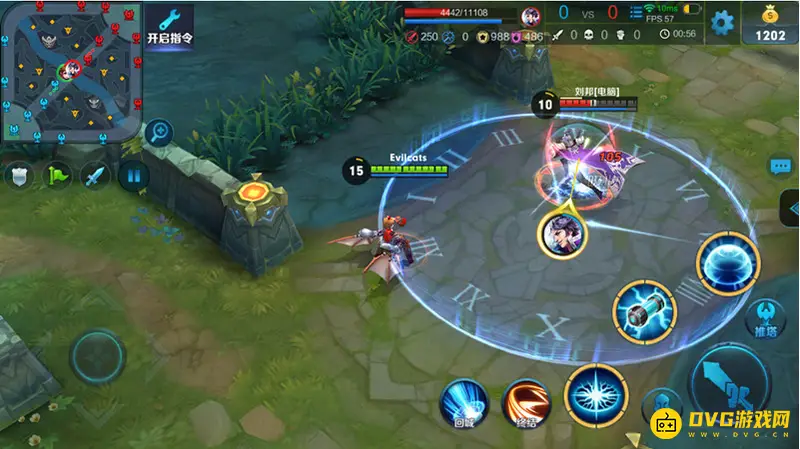
Task: Use the 终结 finisher summoner spell
Action: 526,403
